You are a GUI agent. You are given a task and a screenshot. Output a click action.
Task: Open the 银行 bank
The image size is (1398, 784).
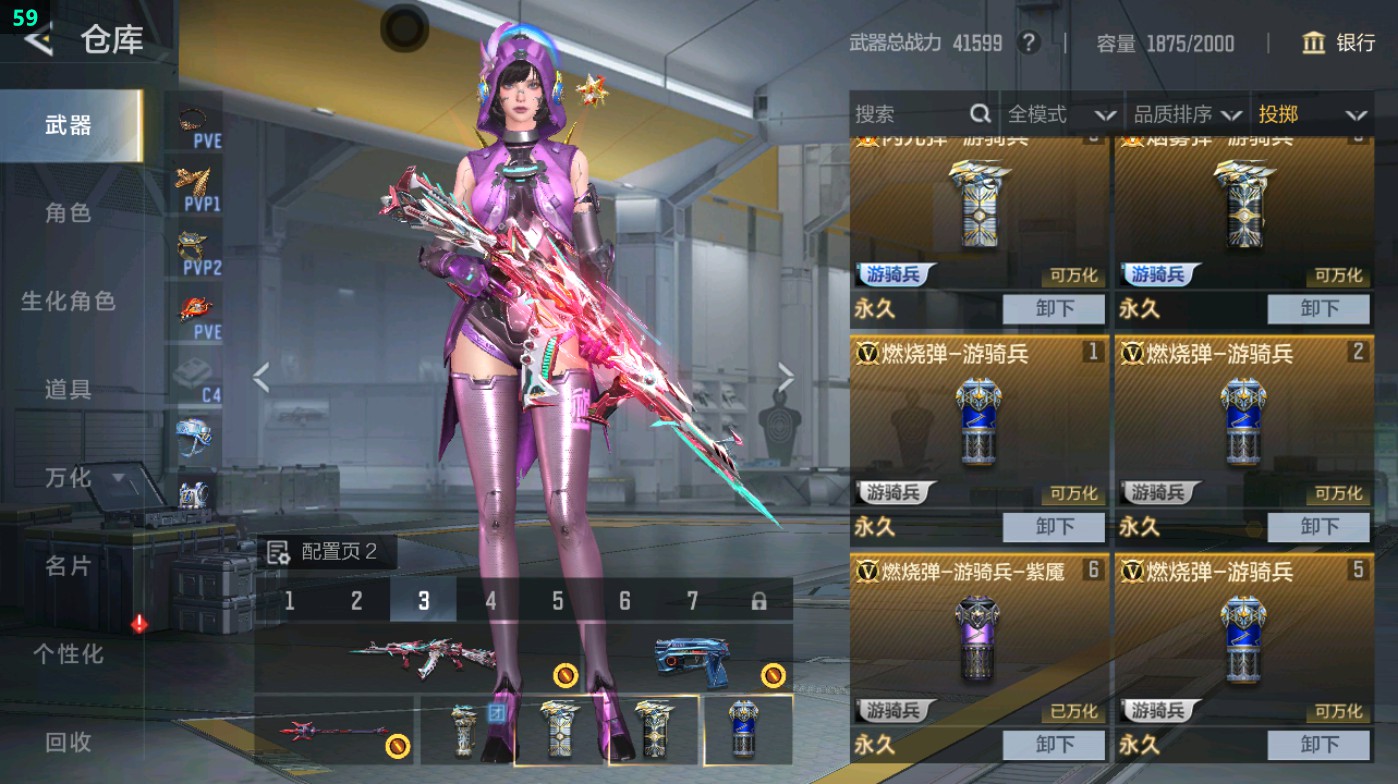pos(1339,43)
